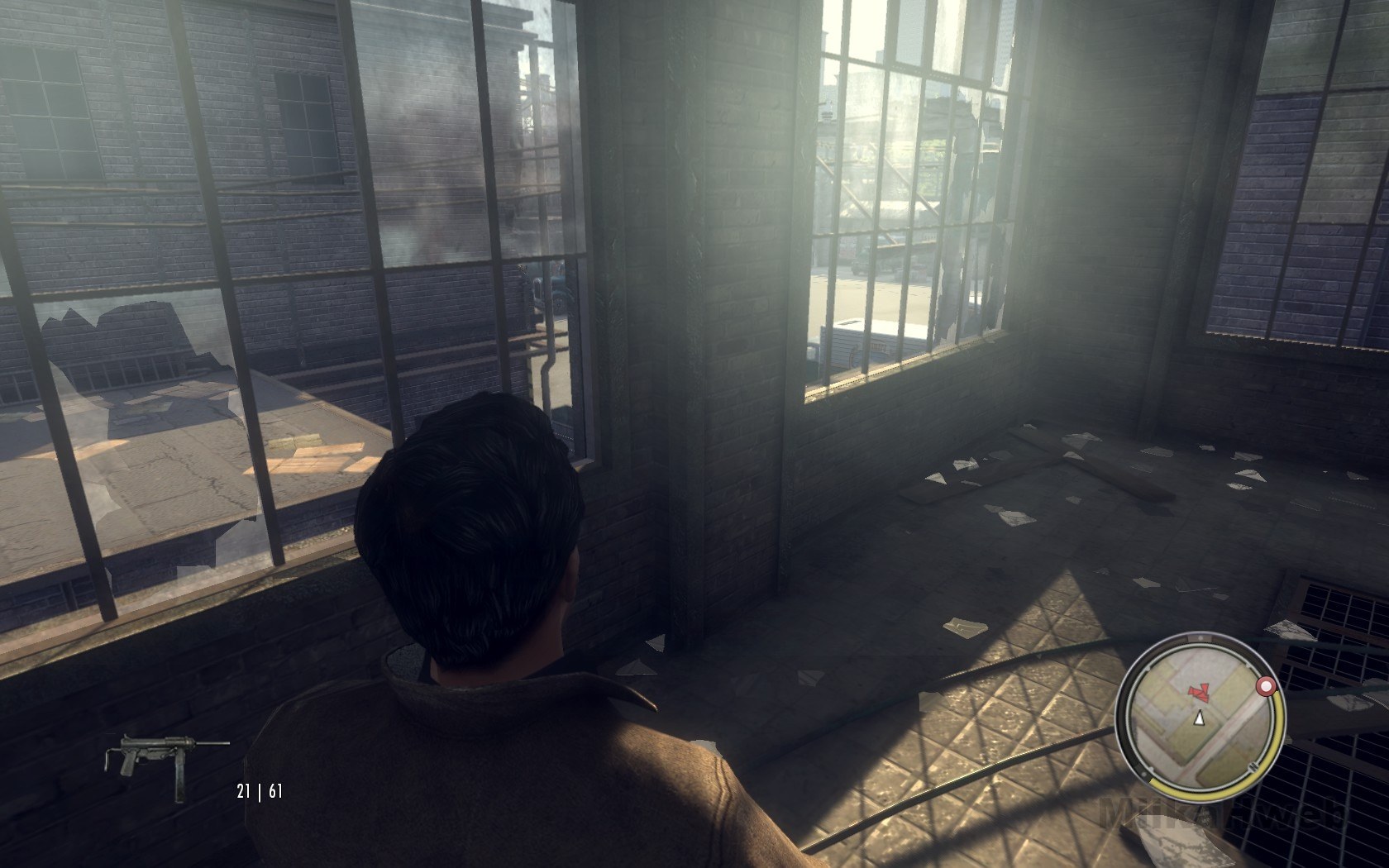The width and height of the screenshot is (1389, 868).
Task: Select the submachine gun weapon icon
Action: tap(166, 755)
